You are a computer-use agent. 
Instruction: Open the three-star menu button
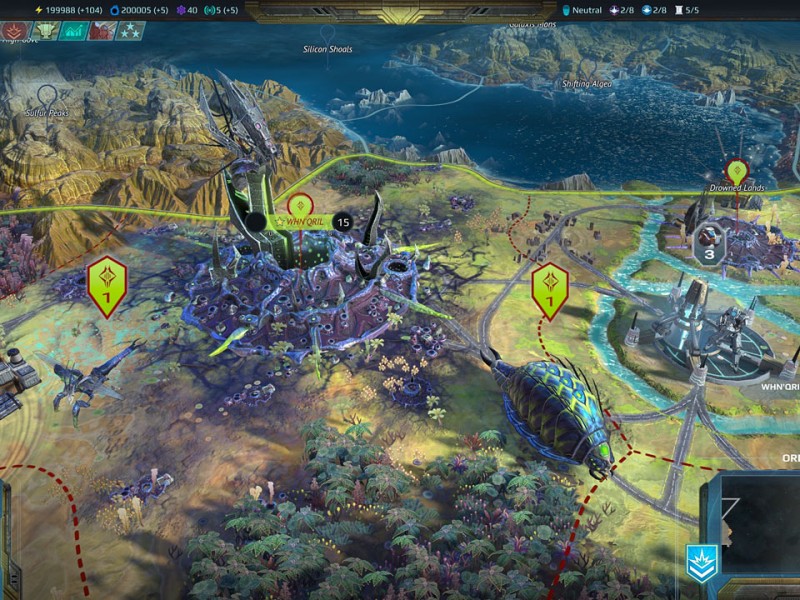click(131, 31)
